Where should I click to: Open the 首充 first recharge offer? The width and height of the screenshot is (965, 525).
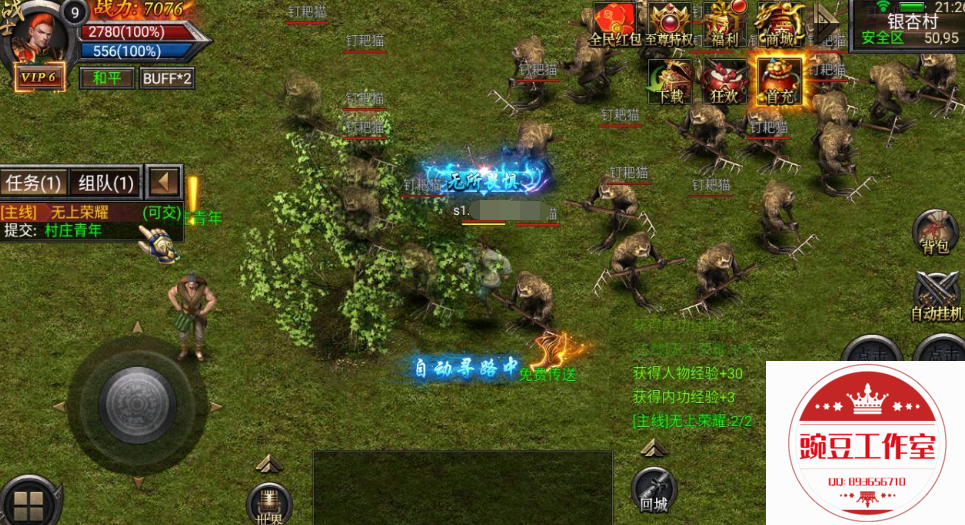click(779, 80)
